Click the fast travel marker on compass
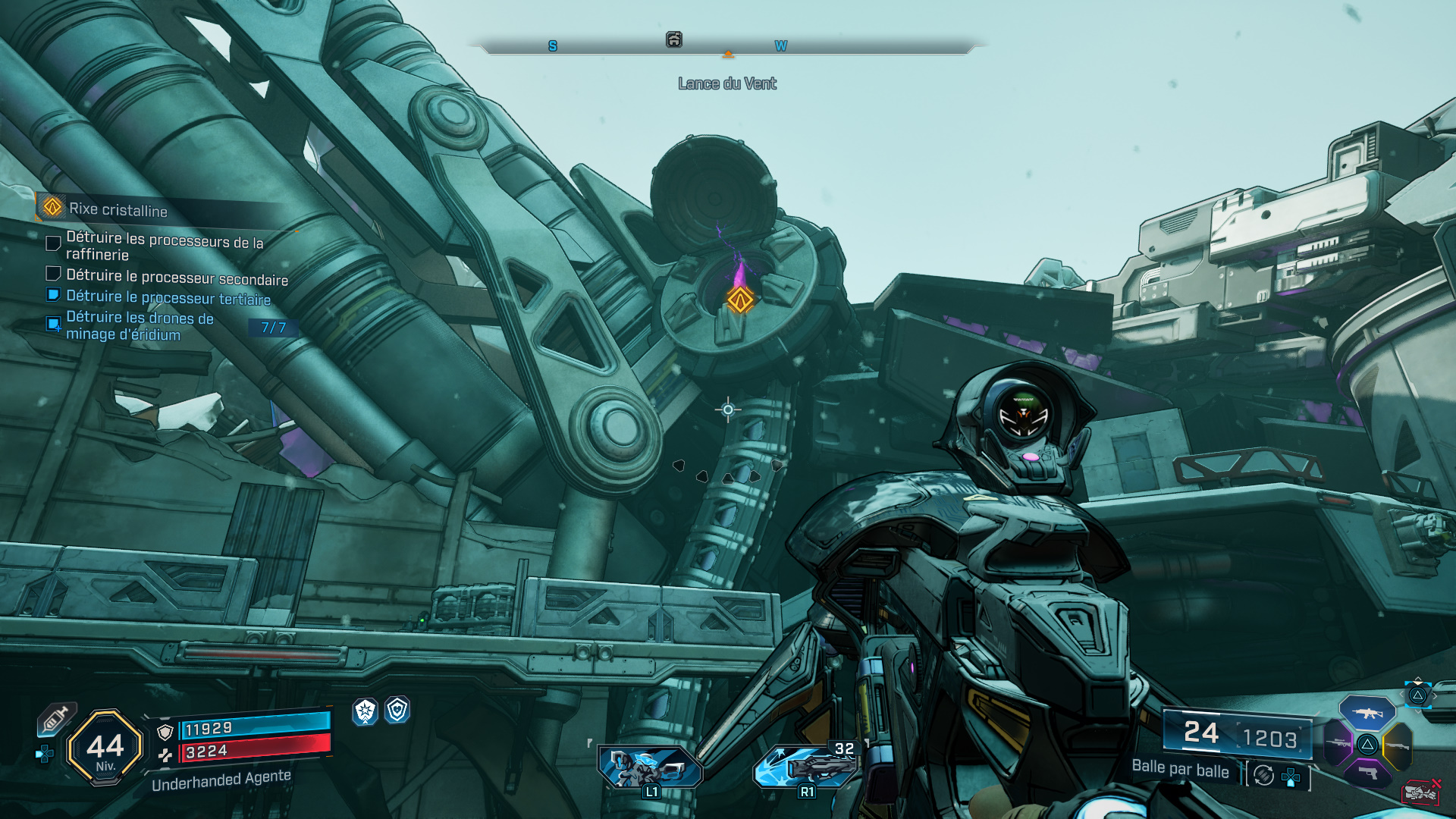This screenshot has width=1456, height=819. (673, 40)
